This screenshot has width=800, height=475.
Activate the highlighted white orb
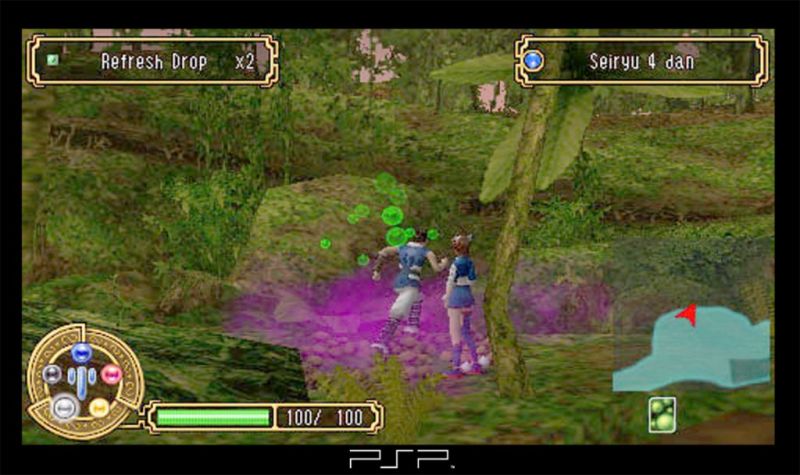pyautogui.click(x=65, y=406)
